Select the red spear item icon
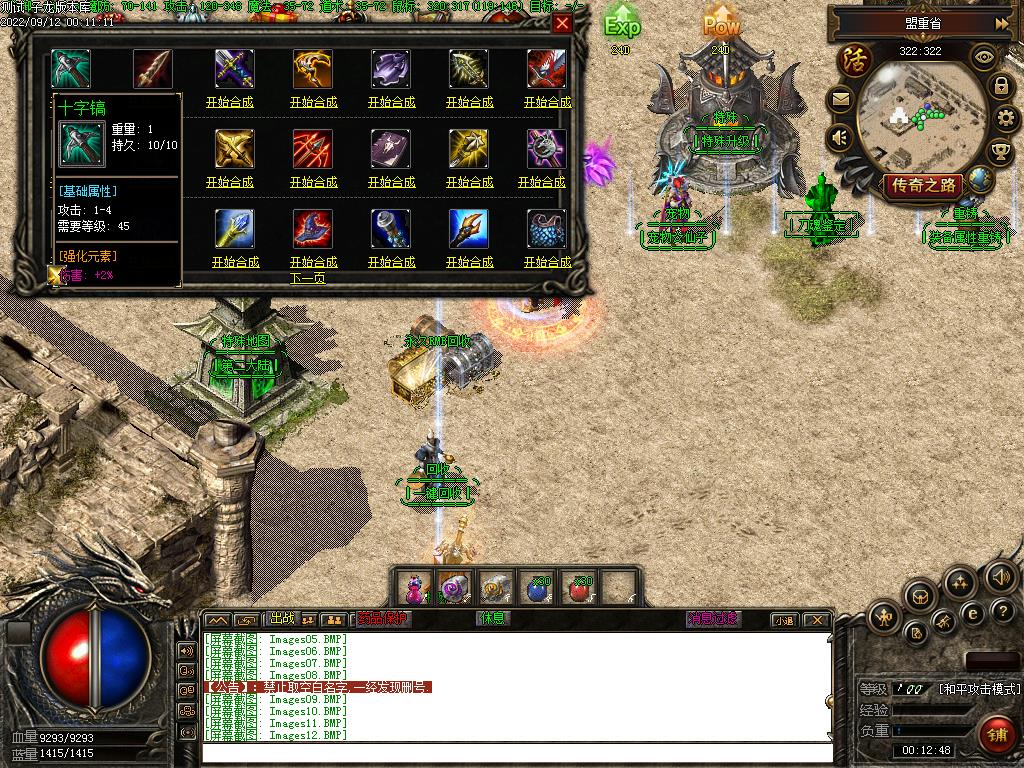Image resolution: width=1024 pixels, height=768 pixels. point(153,68)
